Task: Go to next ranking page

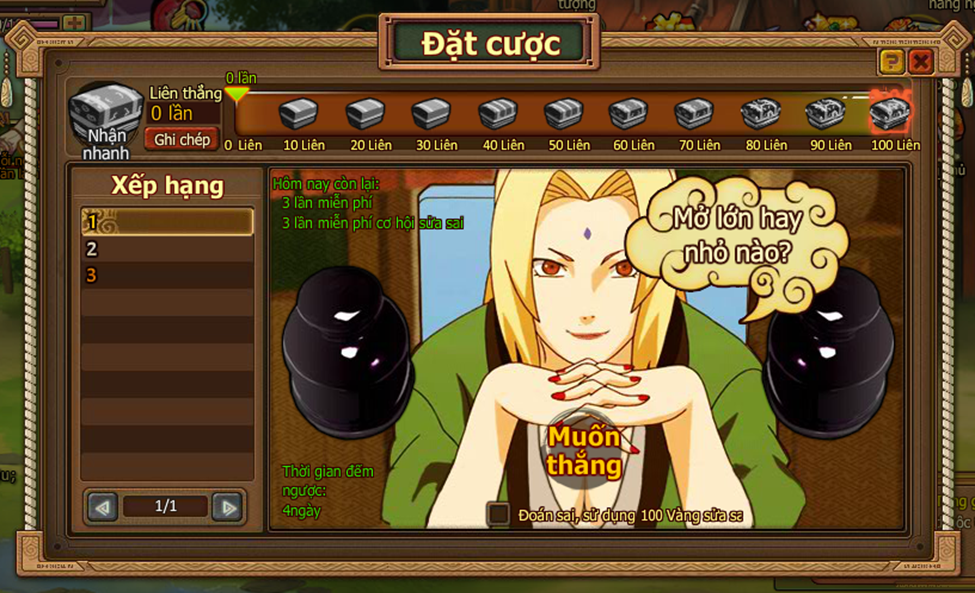Action: tap(228, 507)
